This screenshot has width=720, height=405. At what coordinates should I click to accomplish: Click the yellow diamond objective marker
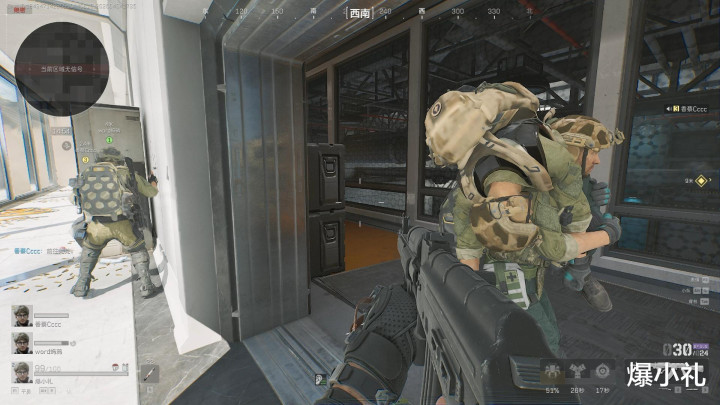[x=702, y=181]
